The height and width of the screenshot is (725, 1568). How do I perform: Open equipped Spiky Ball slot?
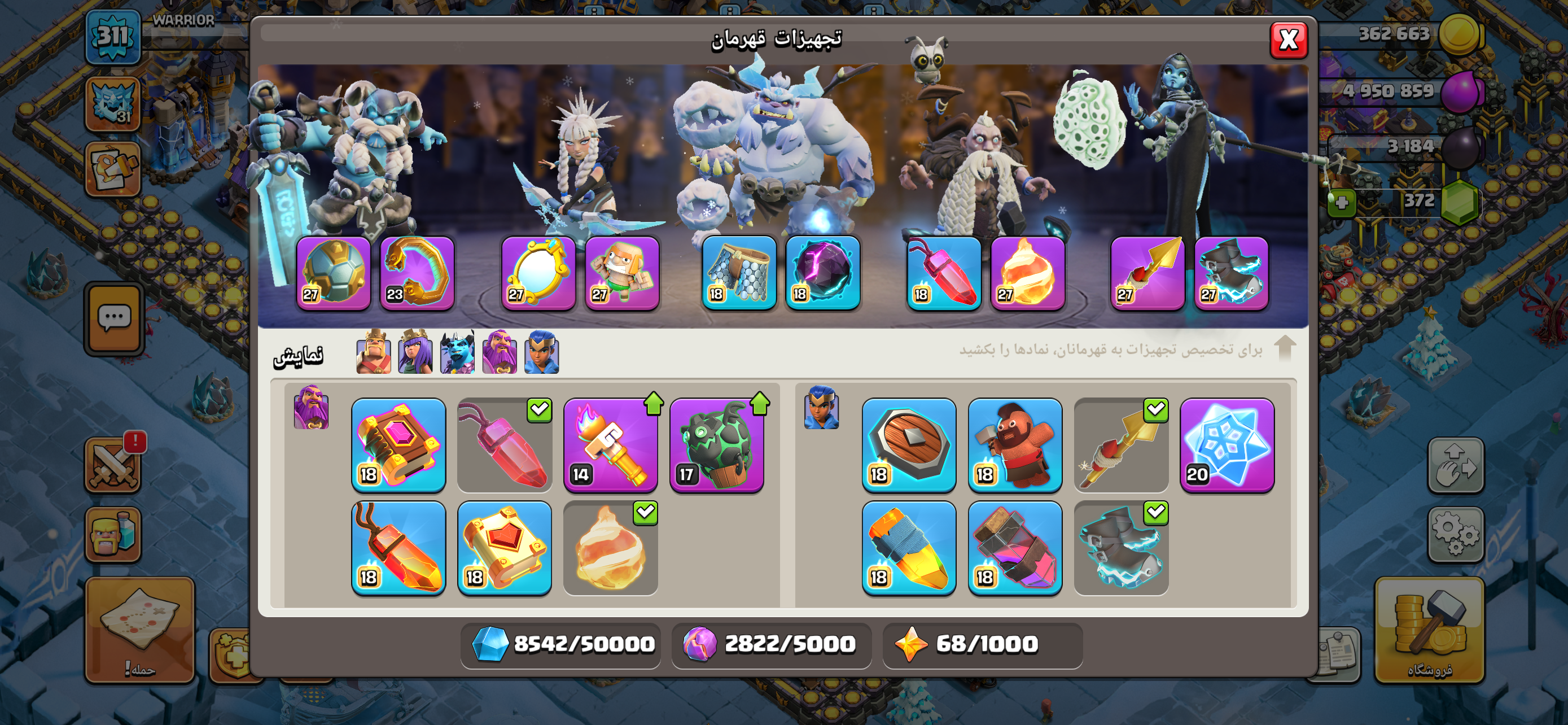click(x=333, y=273)
